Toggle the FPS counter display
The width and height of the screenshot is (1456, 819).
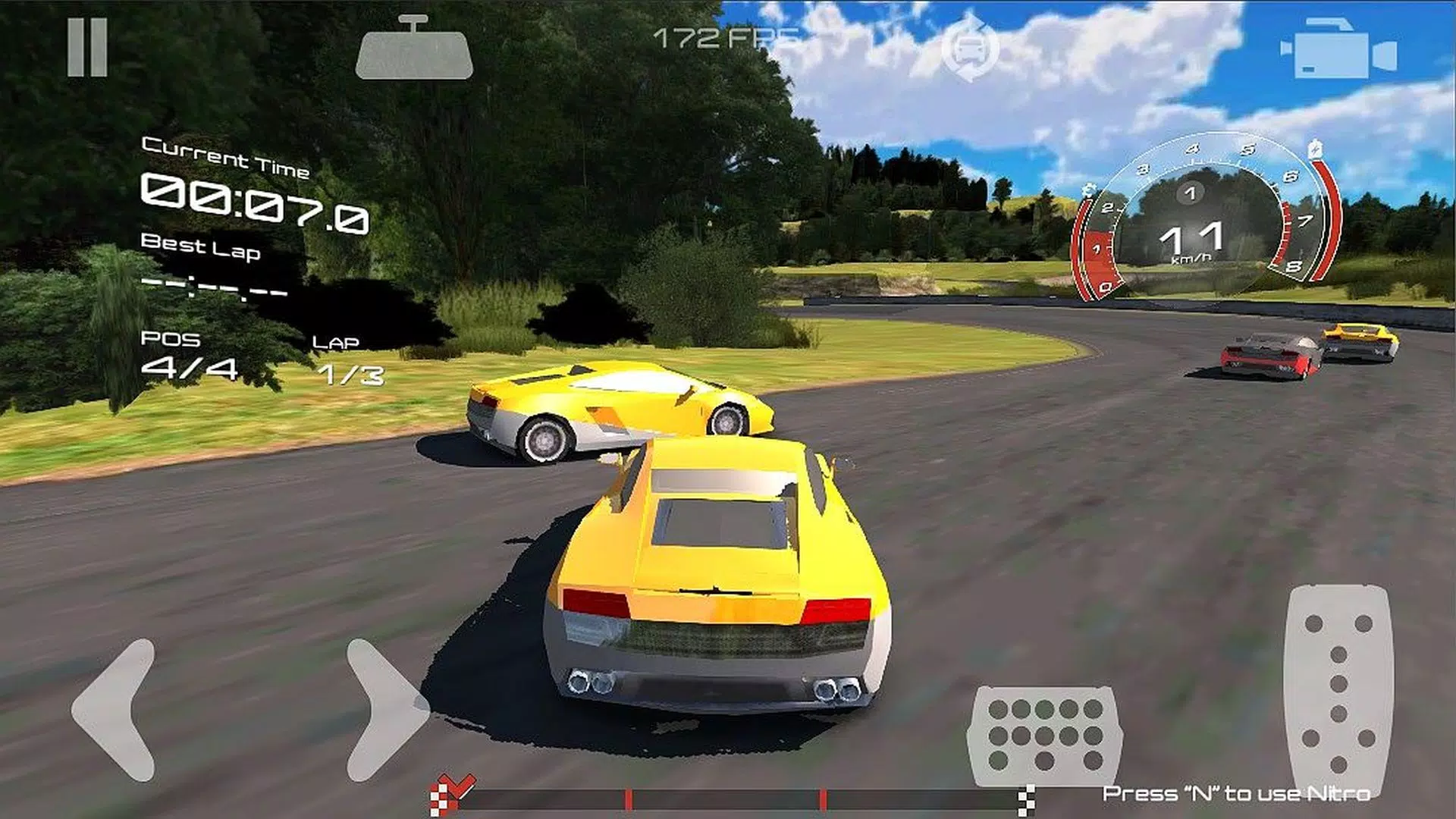coord(724,34)
